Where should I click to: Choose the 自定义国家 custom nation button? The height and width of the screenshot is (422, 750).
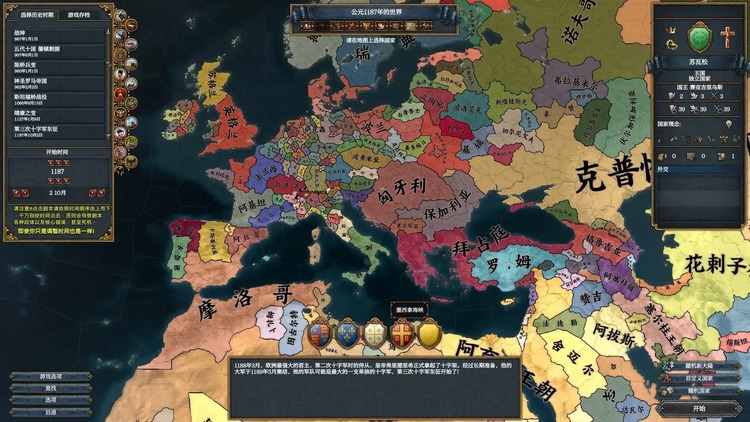699,378
